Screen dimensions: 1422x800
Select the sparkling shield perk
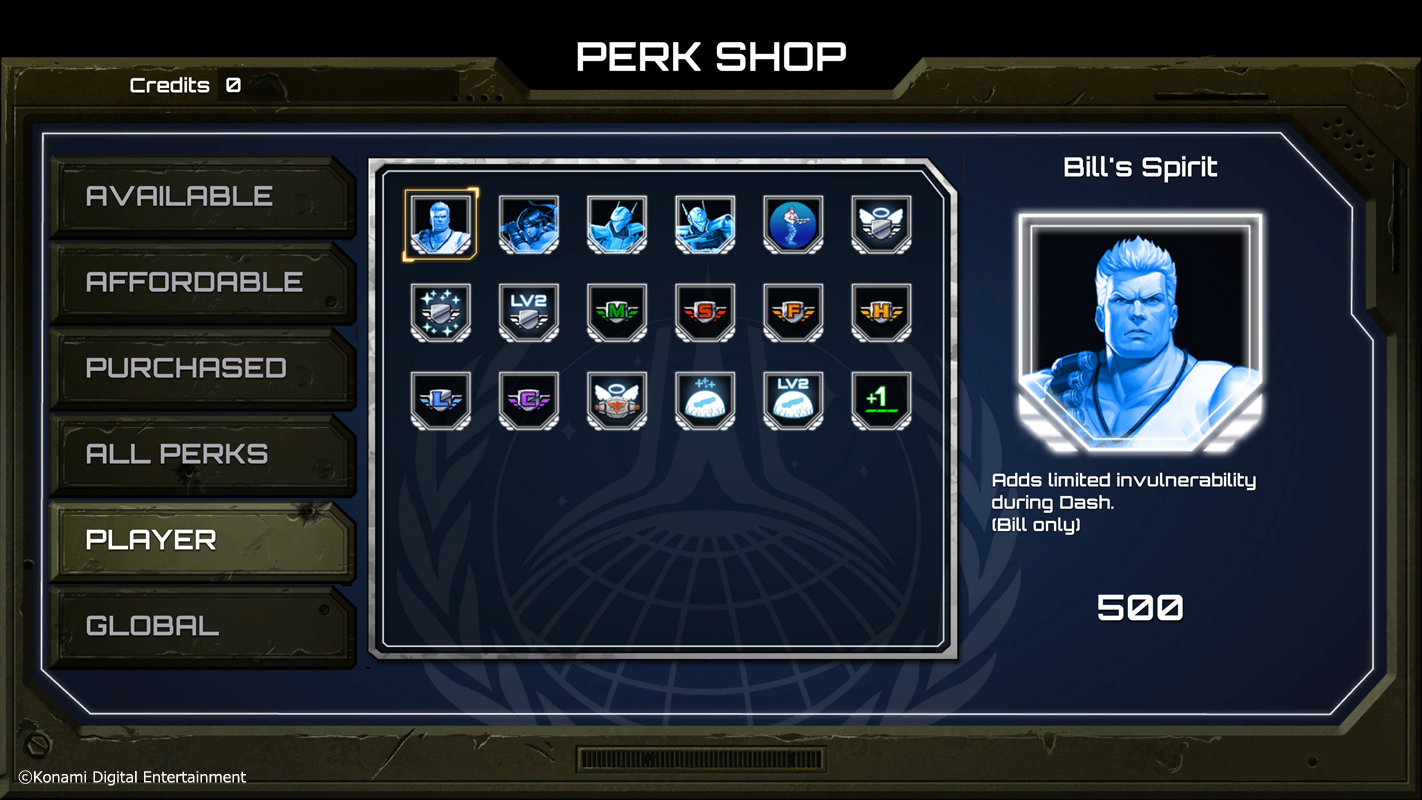[441, 312]
